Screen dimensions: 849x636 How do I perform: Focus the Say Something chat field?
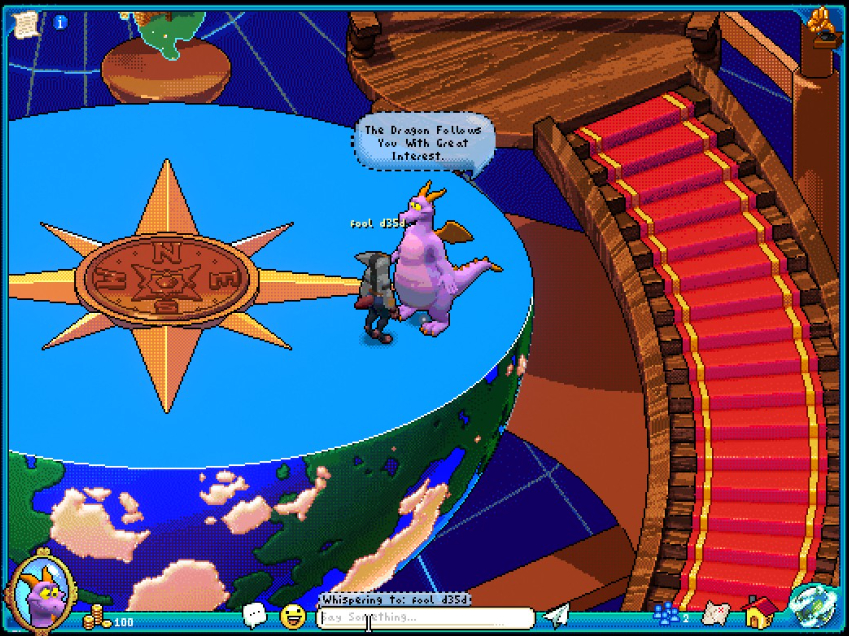pos(425,618)
